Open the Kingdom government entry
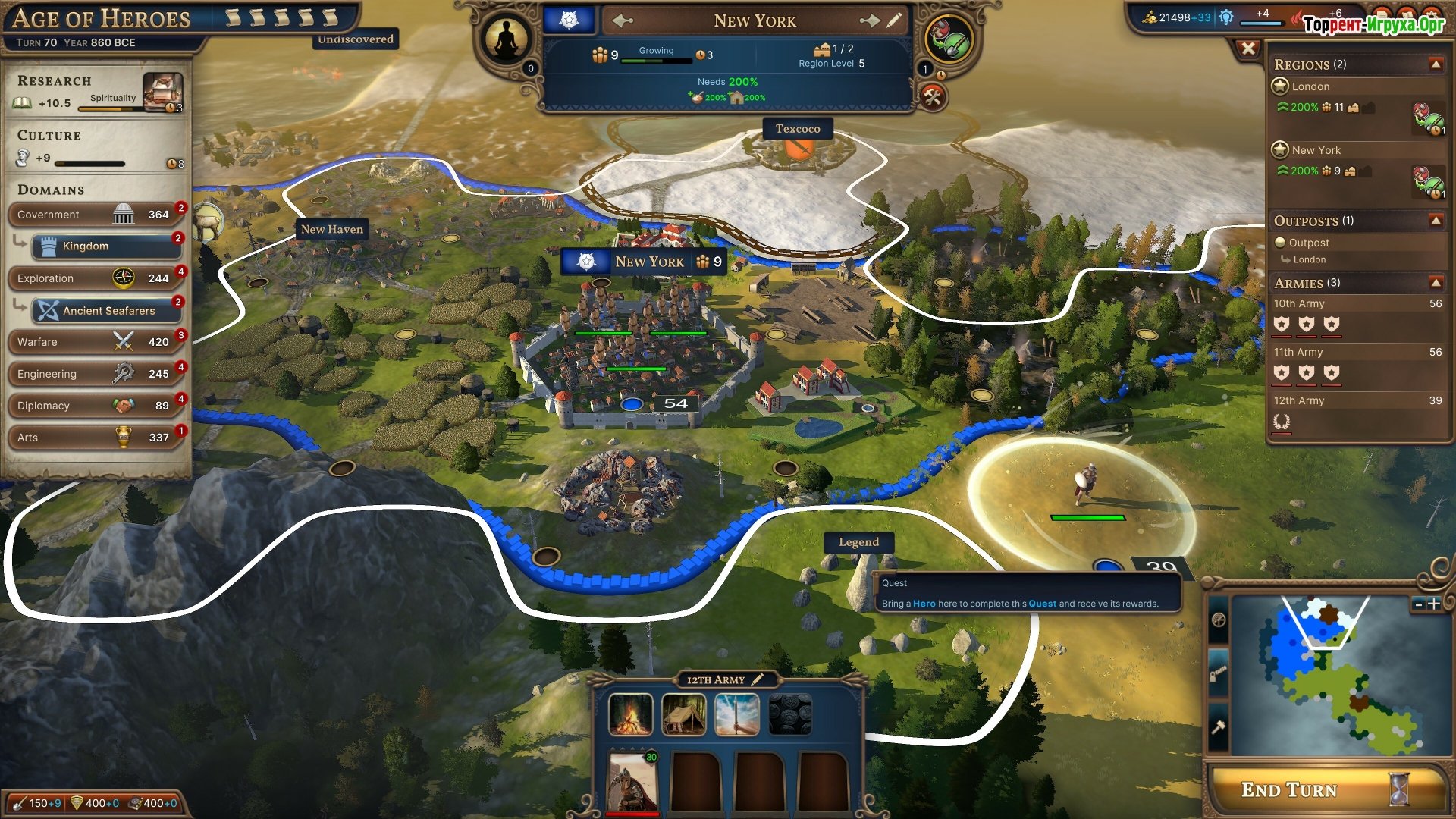Screen dimensions: 1456x819 pos(106,246)
